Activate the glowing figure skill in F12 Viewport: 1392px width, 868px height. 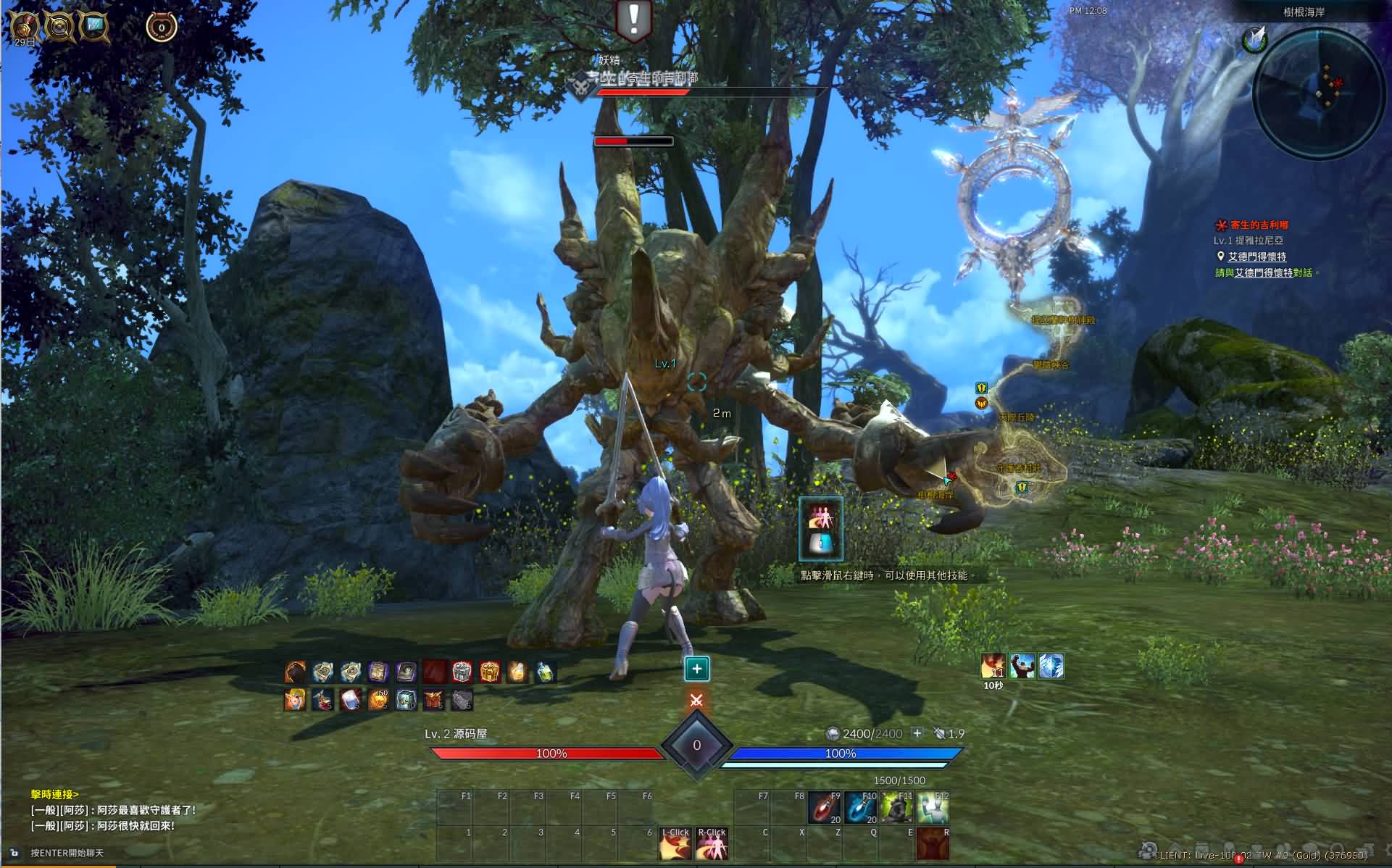tap(933, 808)
